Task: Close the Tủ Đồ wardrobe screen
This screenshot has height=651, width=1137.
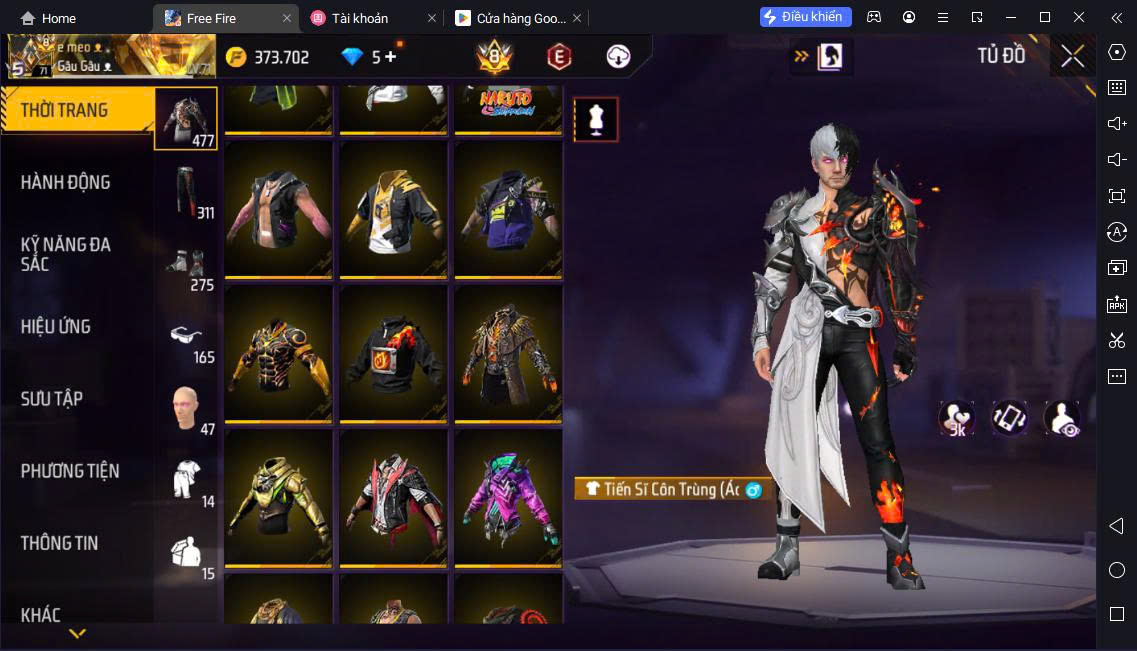Action: click(x=1072, y=57)
